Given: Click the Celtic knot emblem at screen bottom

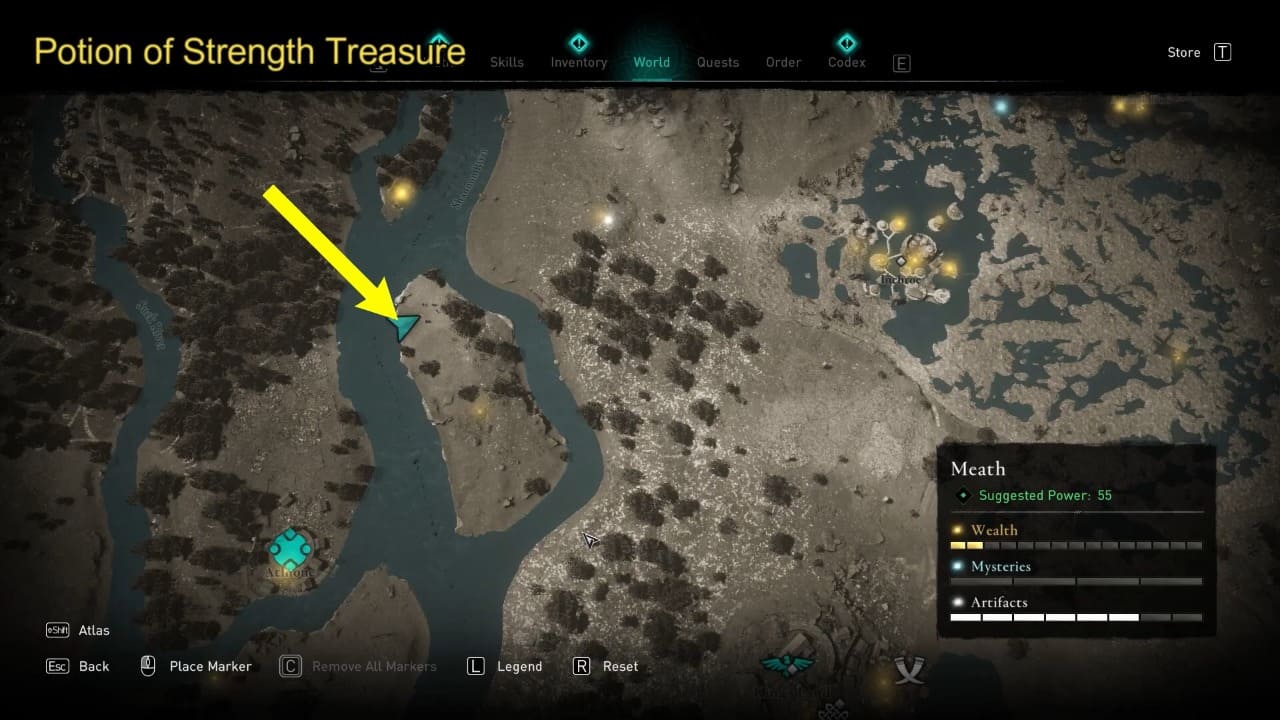Looking at the screenshot, I should click(x=833, y=710).
